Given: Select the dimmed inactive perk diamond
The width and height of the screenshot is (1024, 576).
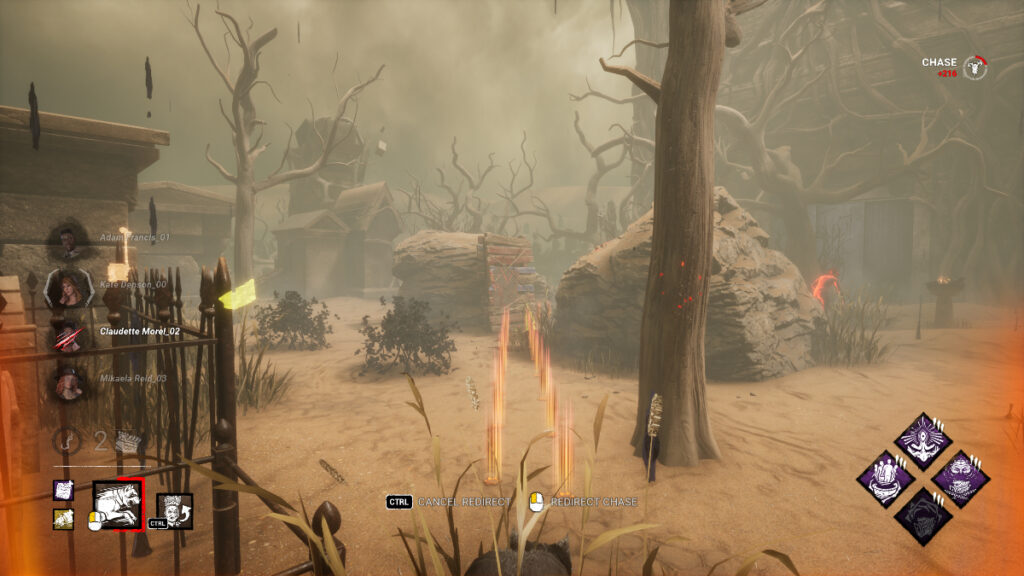Looking at the screenshot, I should [922, 514].
